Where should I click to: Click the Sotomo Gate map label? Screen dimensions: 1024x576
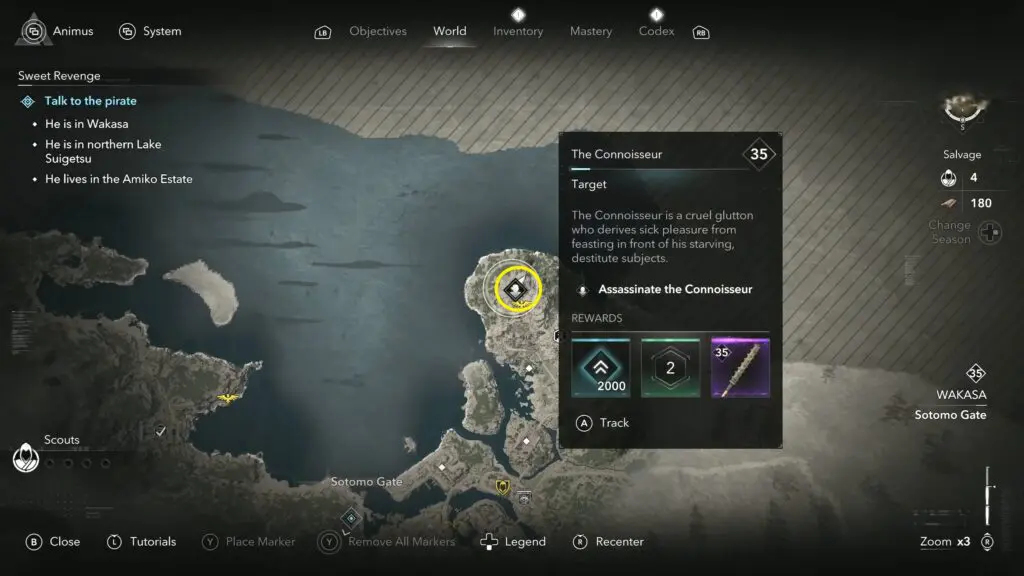point(366,482)
